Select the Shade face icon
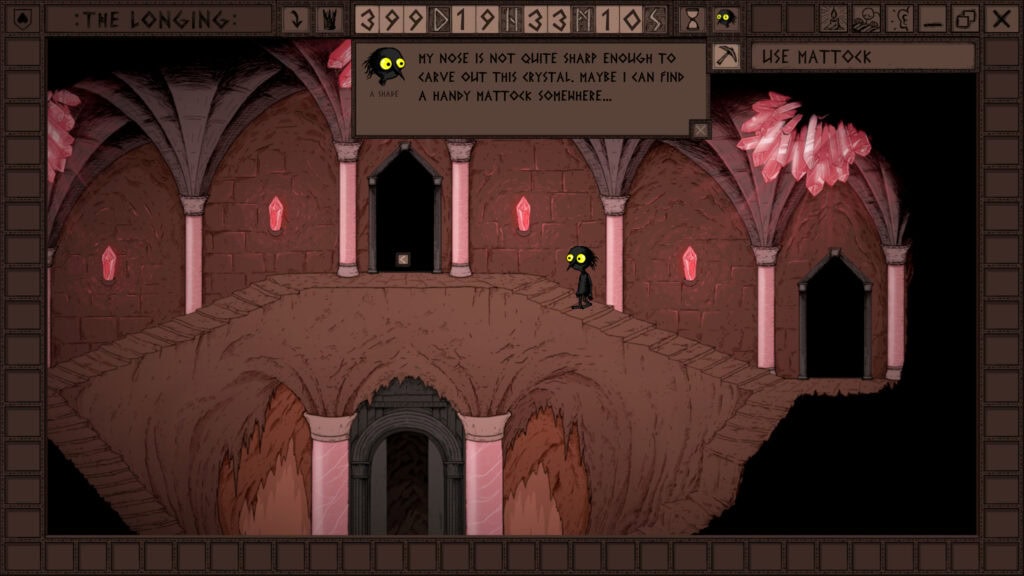 (726, 19)
